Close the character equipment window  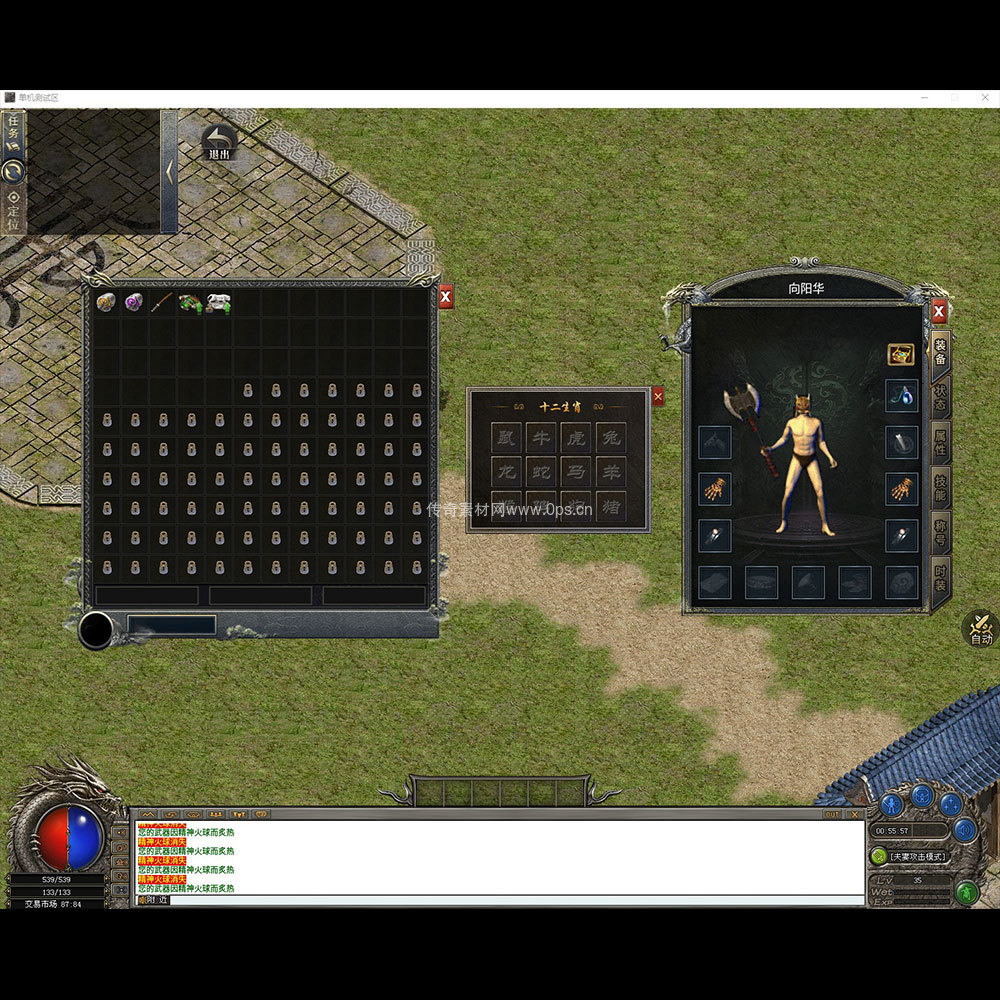(939, 312)
